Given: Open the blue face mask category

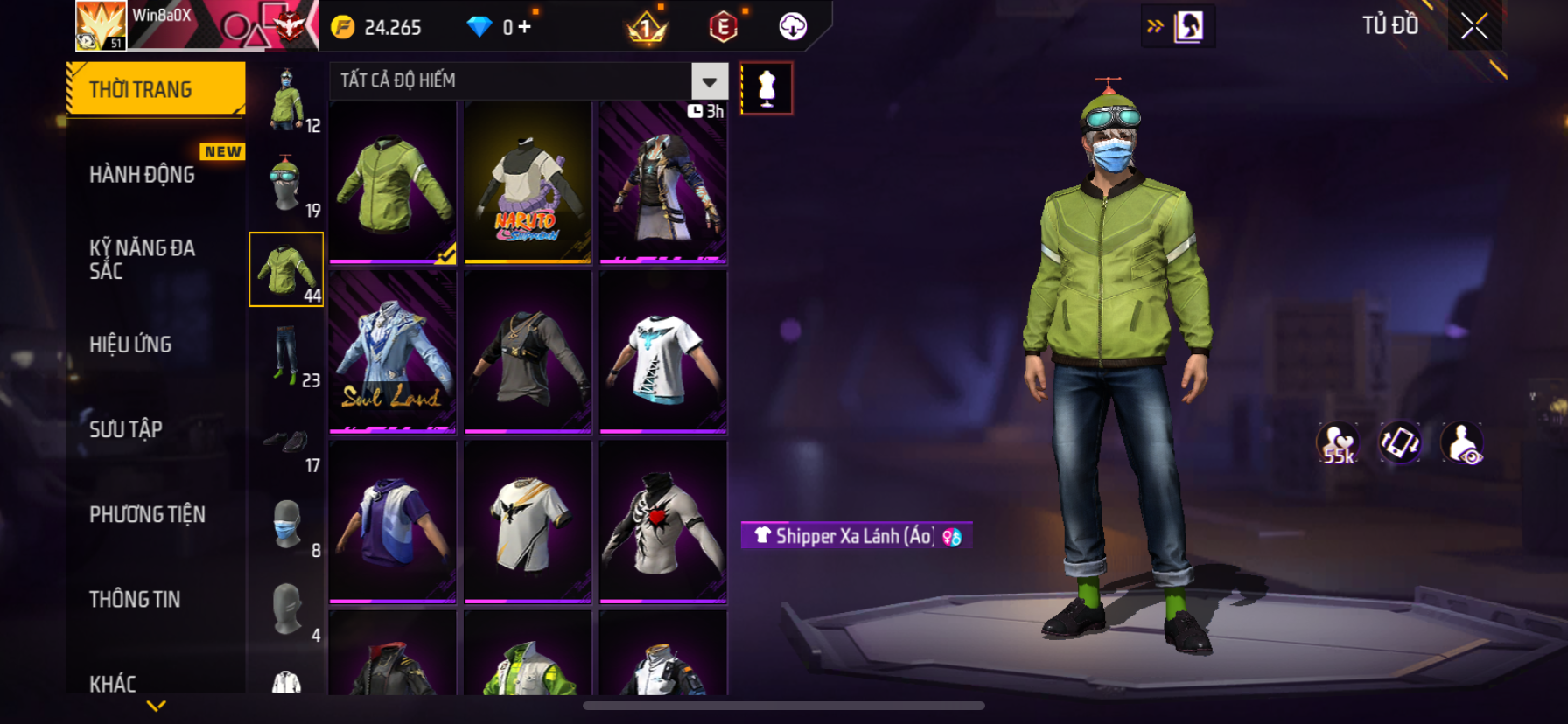Looking at the screenshot, I should tap(287, 525).
